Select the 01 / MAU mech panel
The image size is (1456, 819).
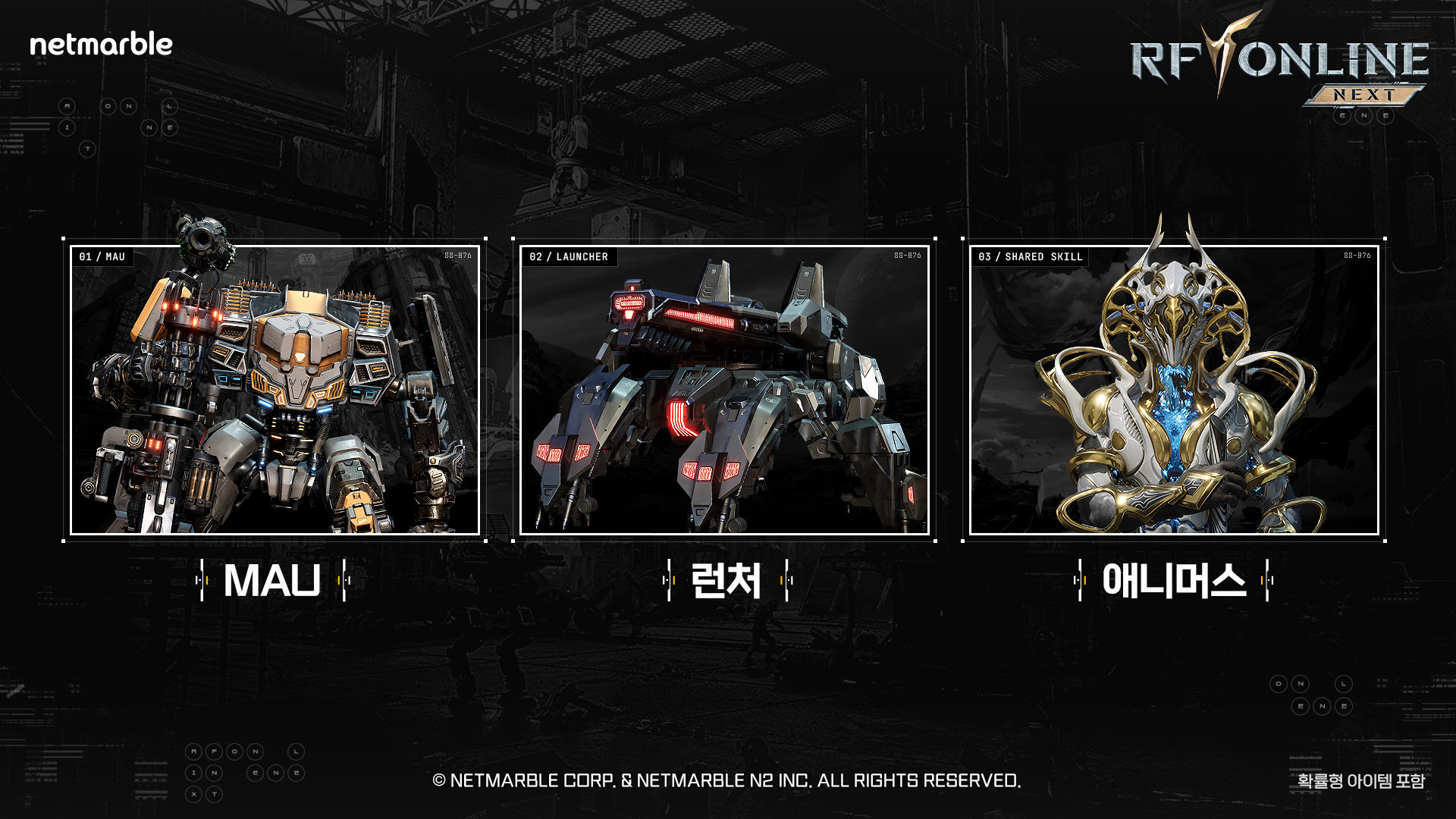click(x=275, y=390)
